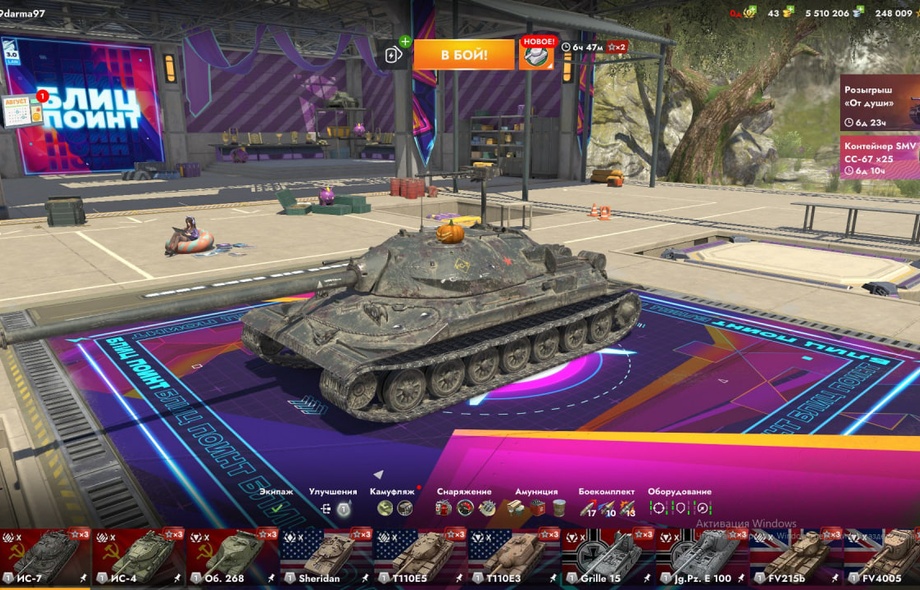920x590 pixels.
Task: Pick the Grille 15 tank
Action: (x=608, y=558)
